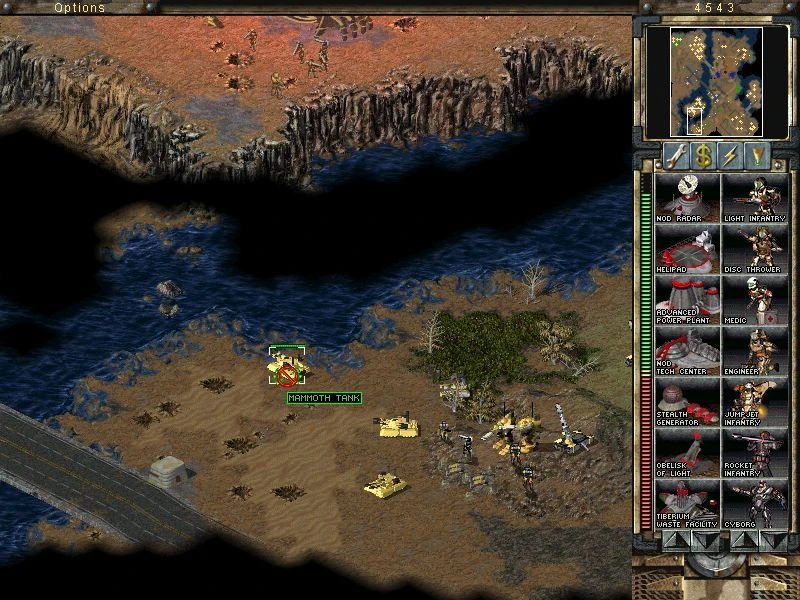
Task: Queue a Medic for training
Action: coord(754,300)
